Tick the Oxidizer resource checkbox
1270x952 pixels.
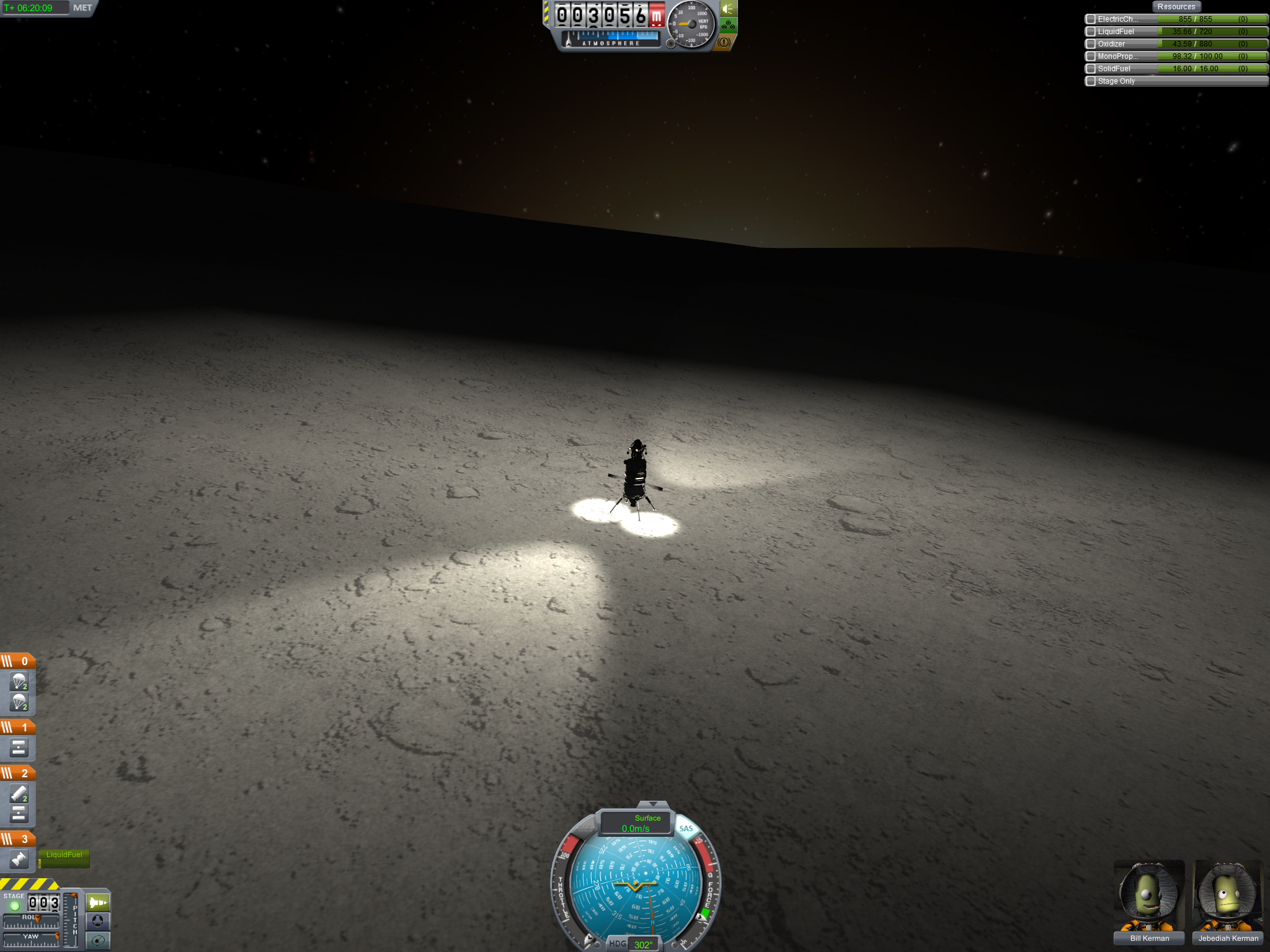point(1091,44)
